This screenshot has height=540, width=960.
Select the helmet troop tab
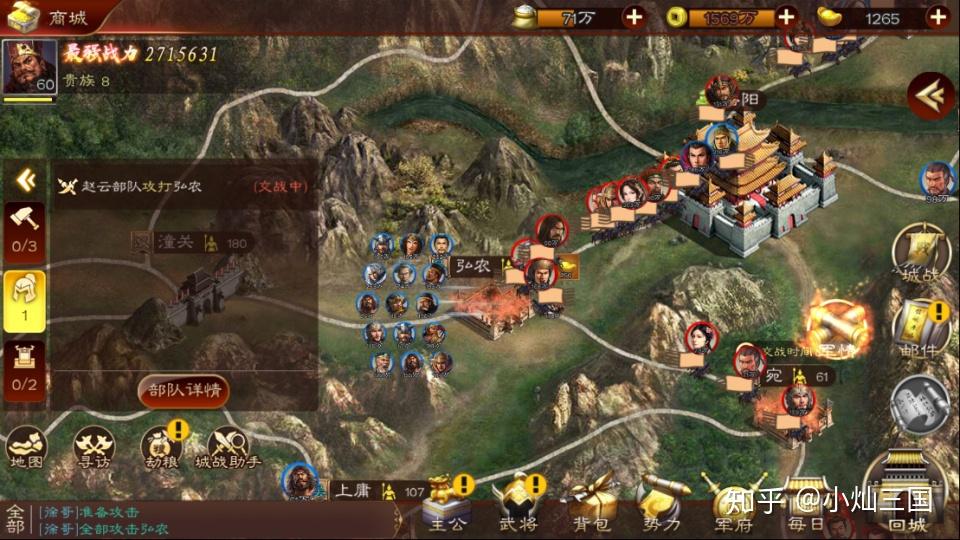coord(25,298)
